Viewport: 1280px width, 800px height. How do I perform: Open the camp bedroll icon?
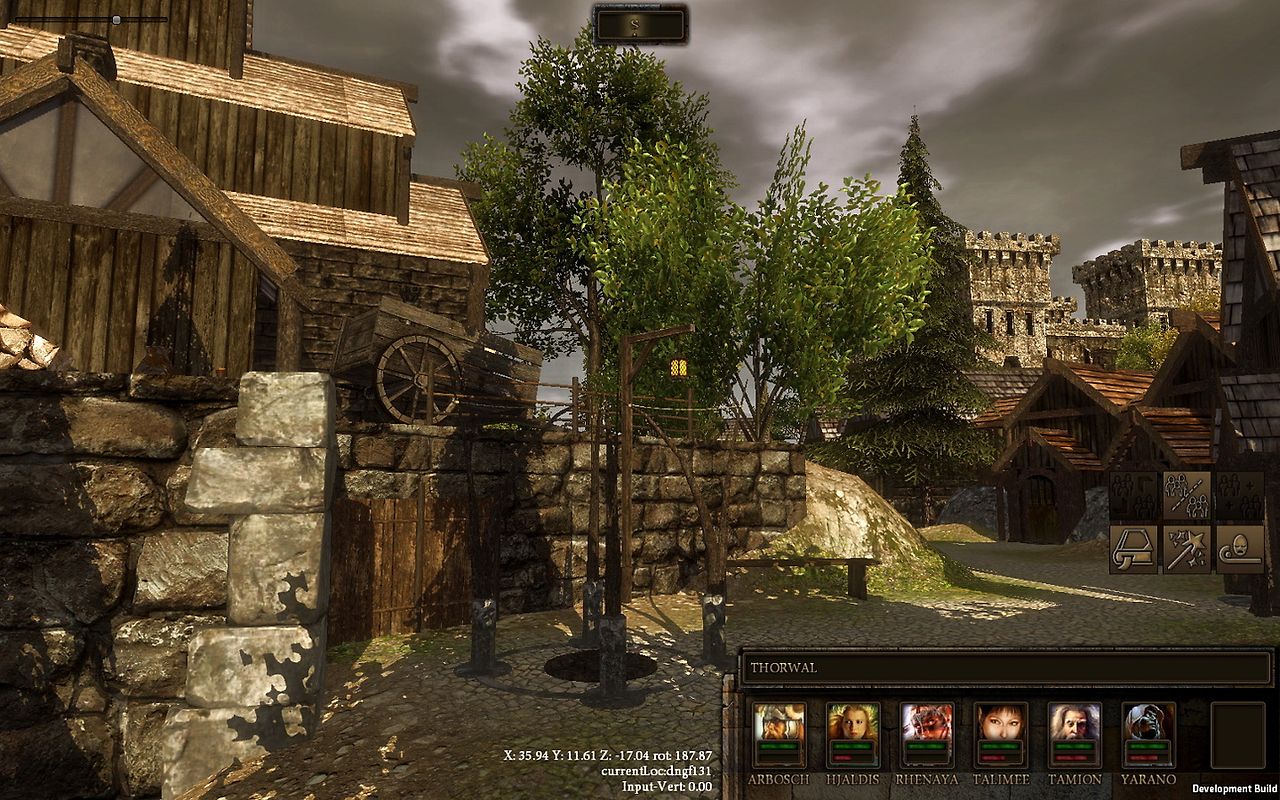pyautogui.click(x=1132, y=548)
